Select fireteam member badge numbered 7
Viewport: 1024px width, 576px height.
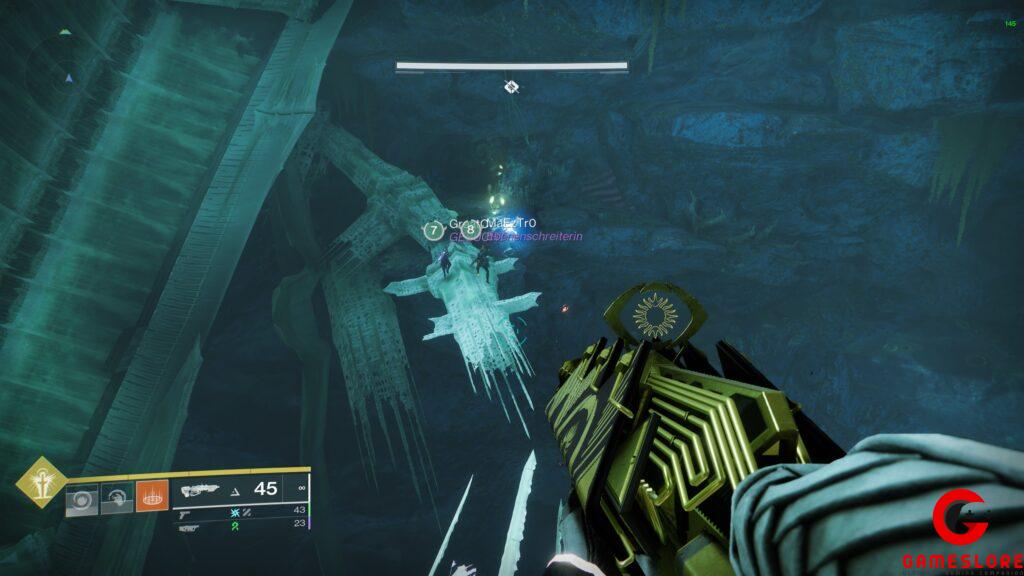[x=432, y=231]
